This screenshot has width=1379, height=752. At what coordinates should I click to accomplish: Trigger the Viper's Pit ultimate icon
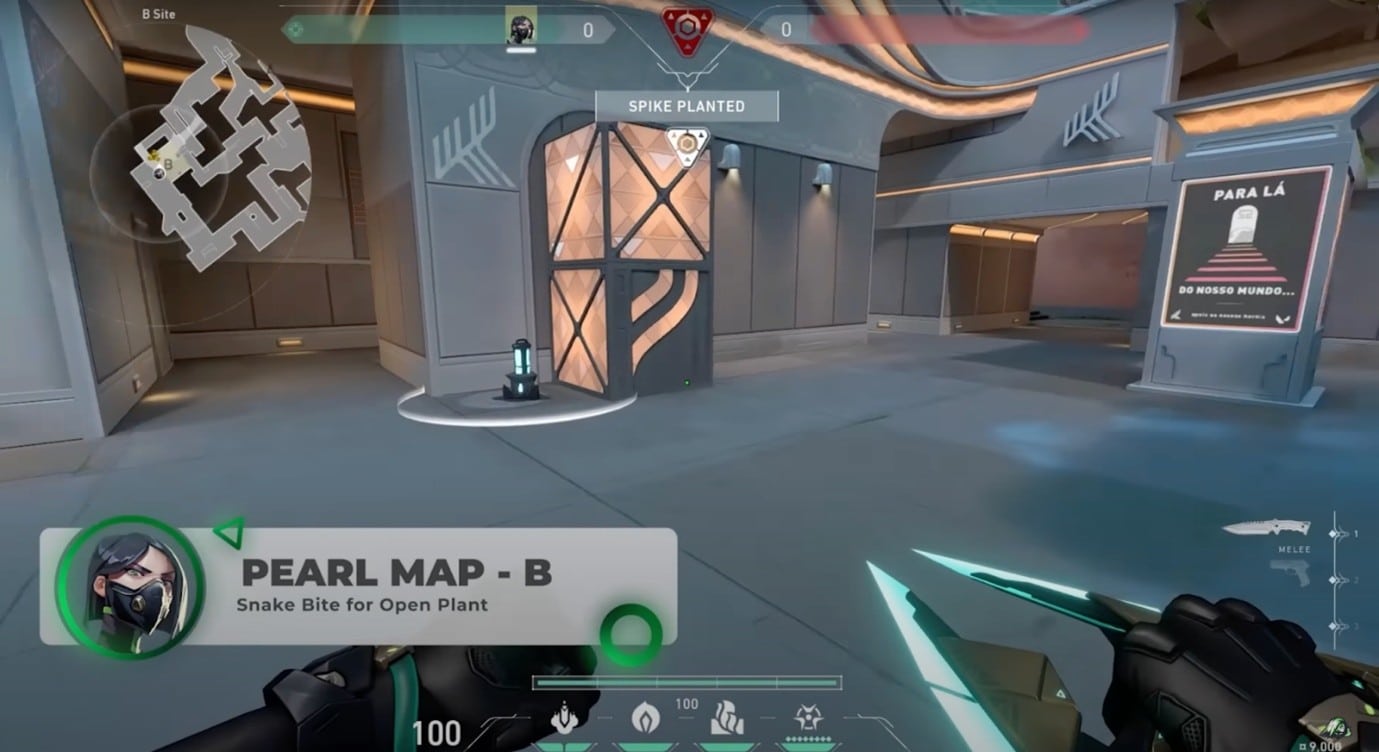[x=808, y=718]
